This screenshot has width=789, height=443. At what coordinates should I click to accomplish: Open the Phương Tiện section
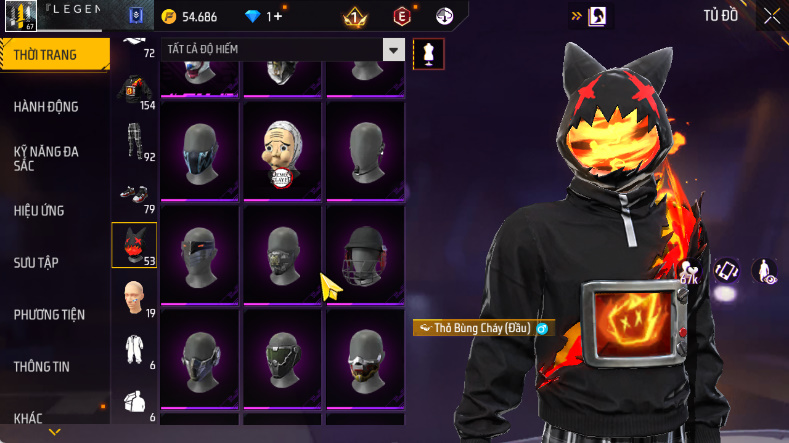point(49,314)
